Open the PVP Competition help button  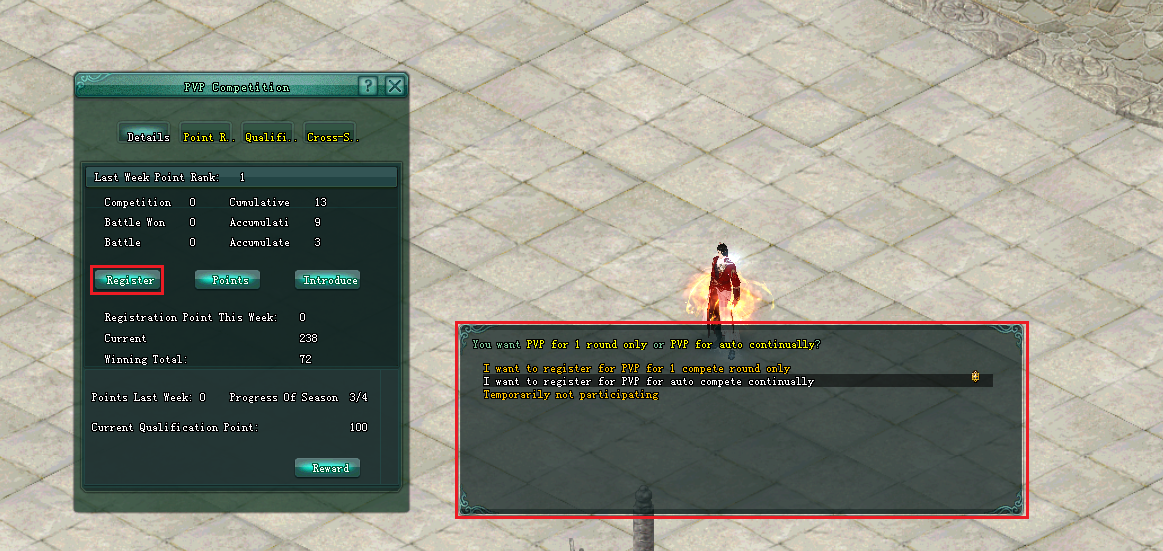[369, 86]
